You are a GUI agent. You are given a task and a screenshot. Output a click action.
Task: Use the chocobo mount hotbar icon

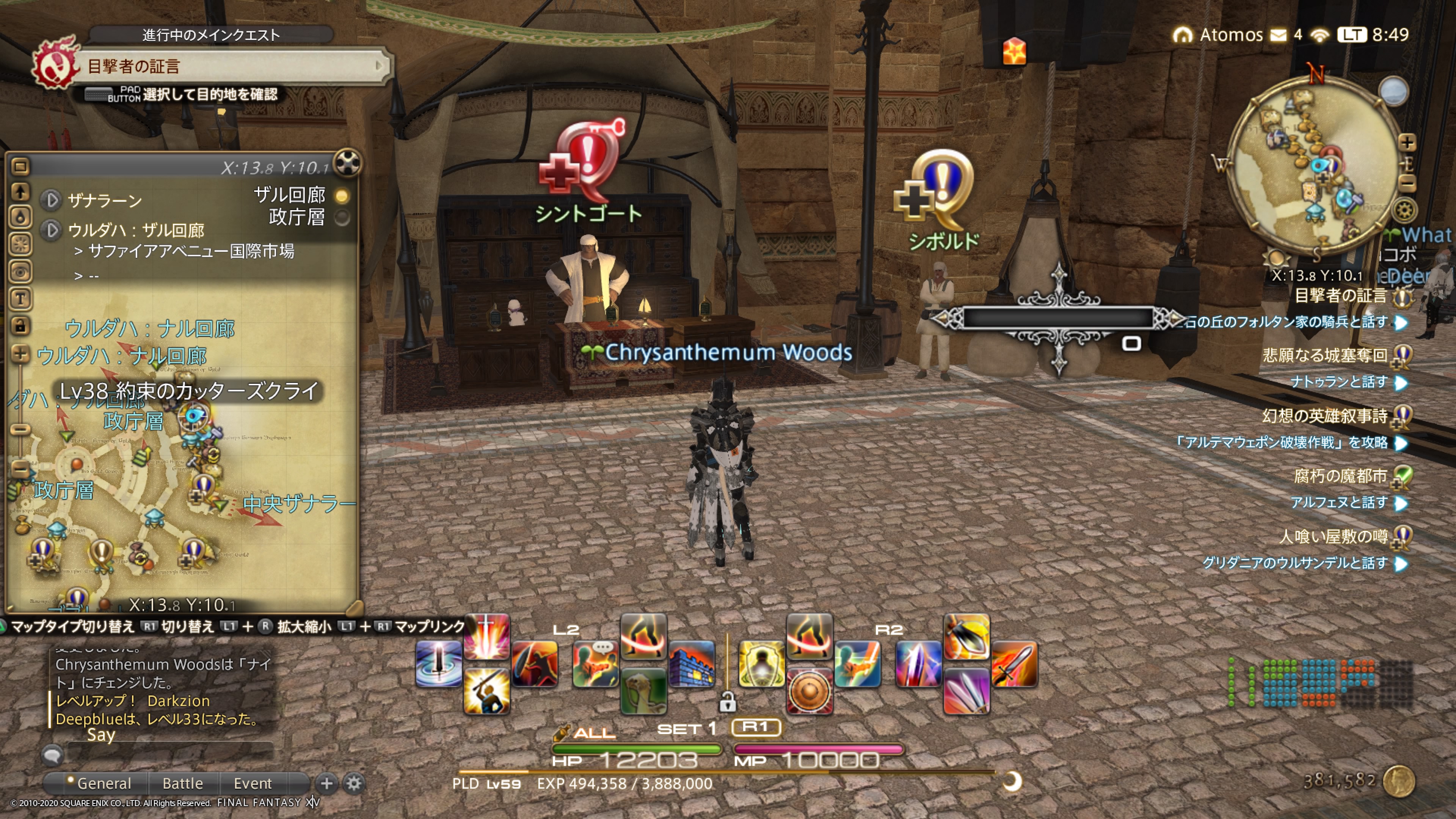[643, 691]
